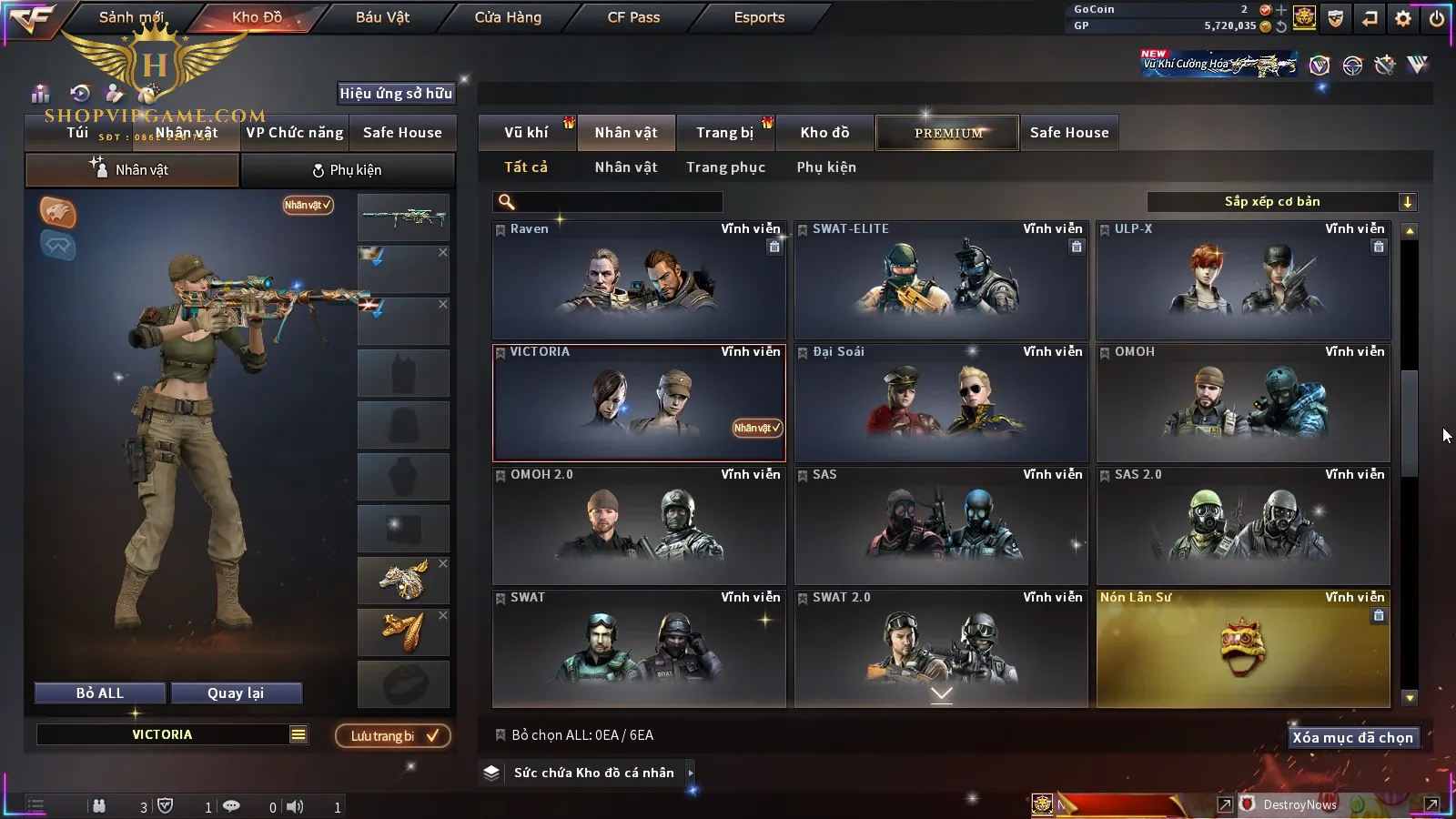Open the PREMIUM tab
The height and width of the screenshot is (819, 1456).
[x=947, y=133]
